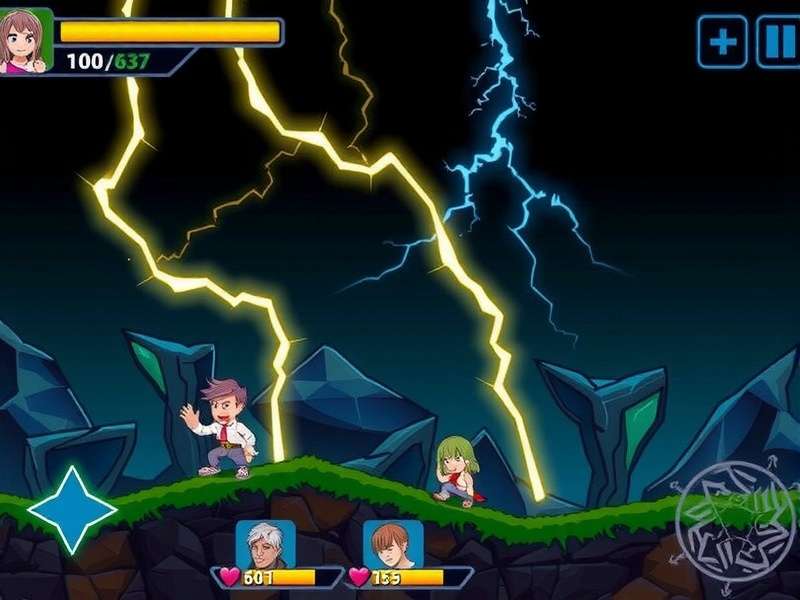Viewport: 800px width, 600px height.
Task: Pause the game
Action: [777, 42]
